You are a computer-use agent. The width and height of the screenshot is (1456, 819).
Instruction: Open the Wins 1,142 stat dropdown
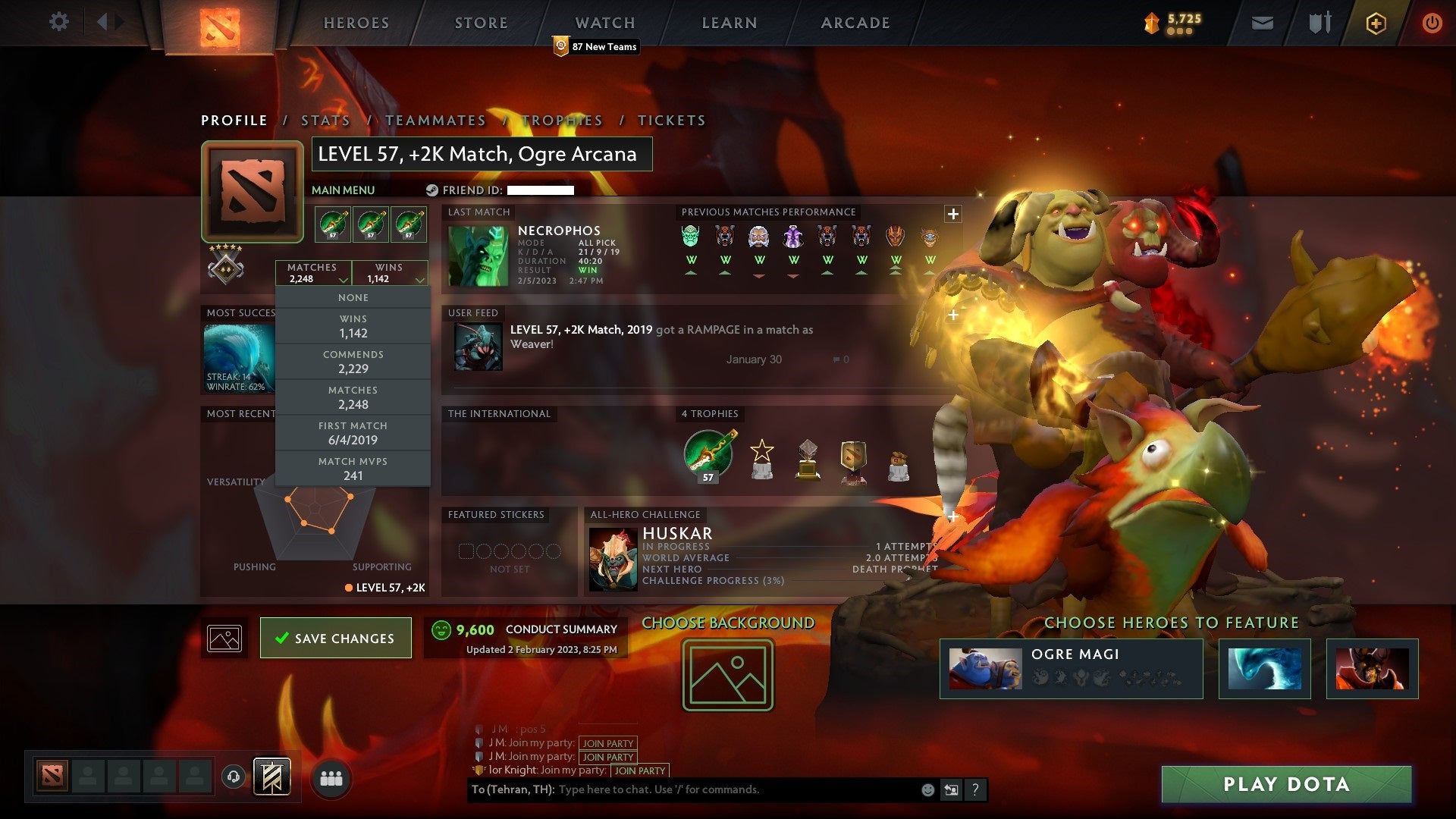[389, 273]
